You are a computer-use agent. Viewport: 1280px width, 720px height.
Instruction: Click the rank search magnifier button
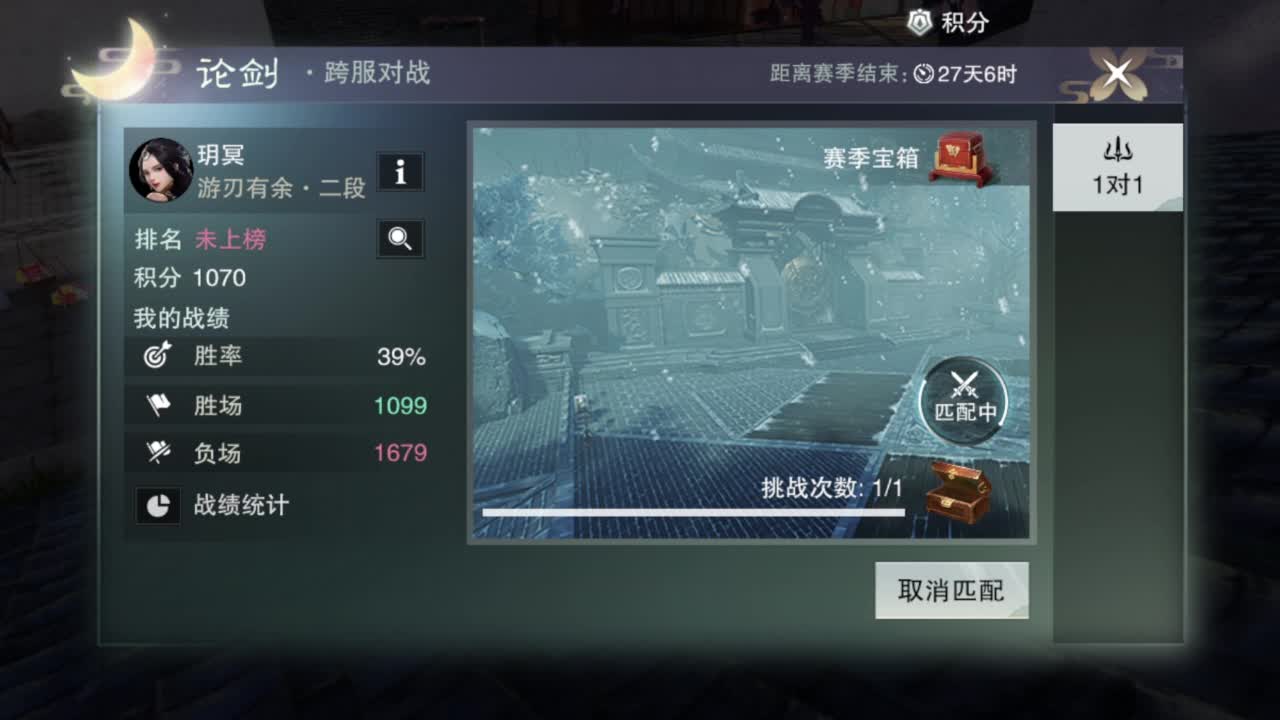click(400, 239)
